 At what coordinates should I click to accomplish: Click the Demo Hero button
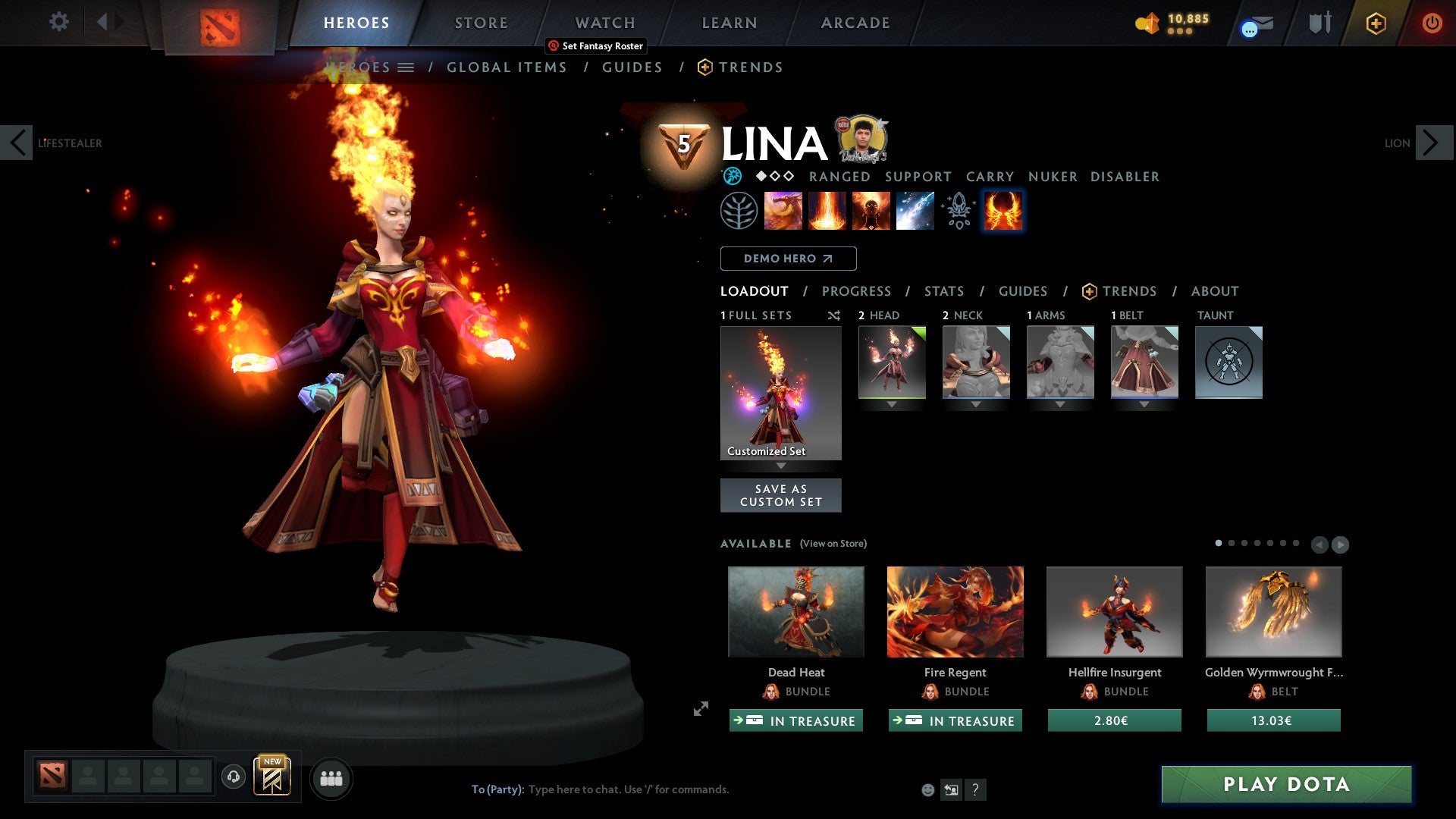pyautogui.click(x=788, y=259)
